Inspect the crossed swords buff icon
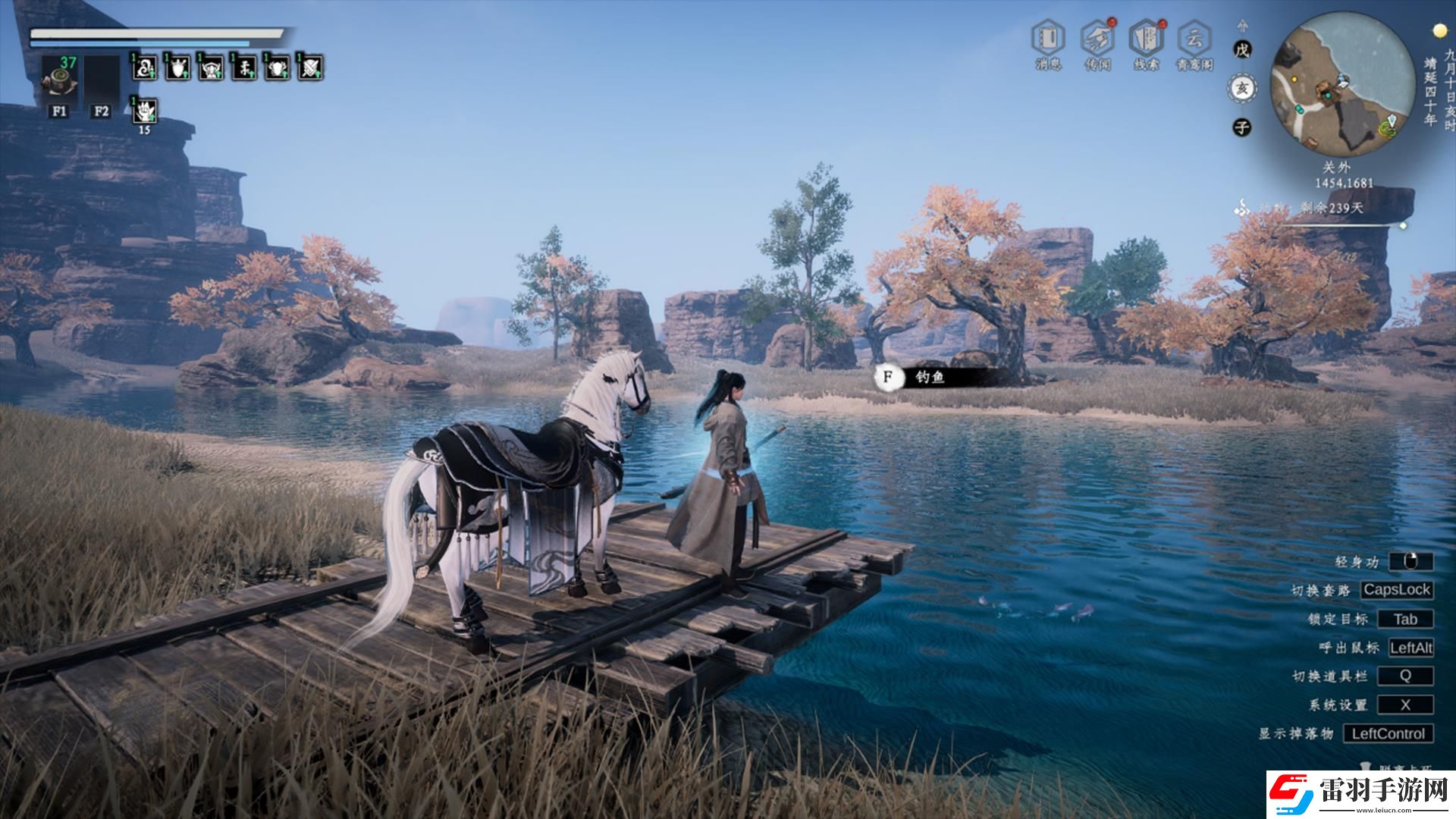Image resolution: width=1456 pixels, height=819 pixels. click(x=310, y=68)
